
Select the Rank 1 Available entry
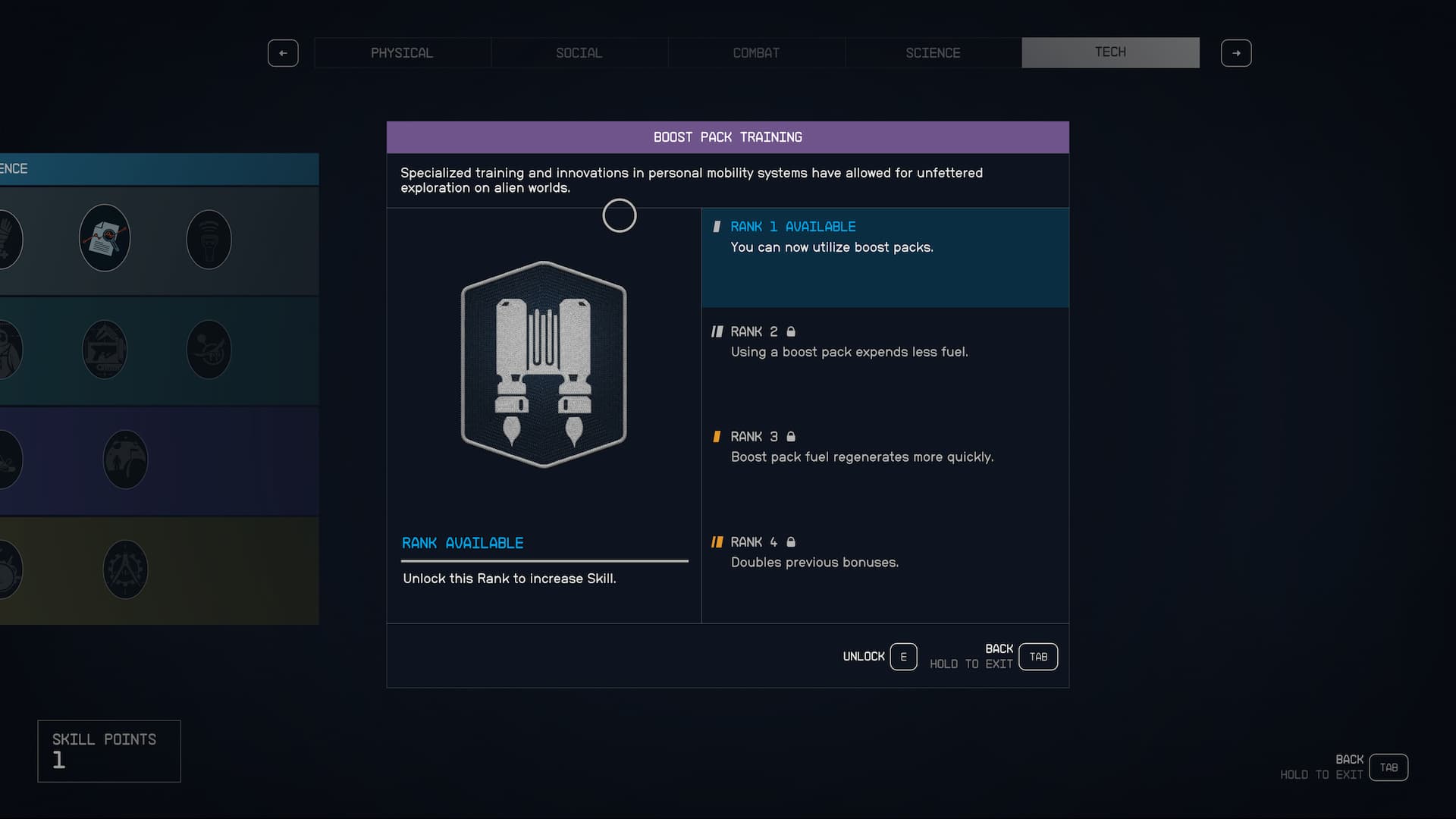(x=885, y=258)
